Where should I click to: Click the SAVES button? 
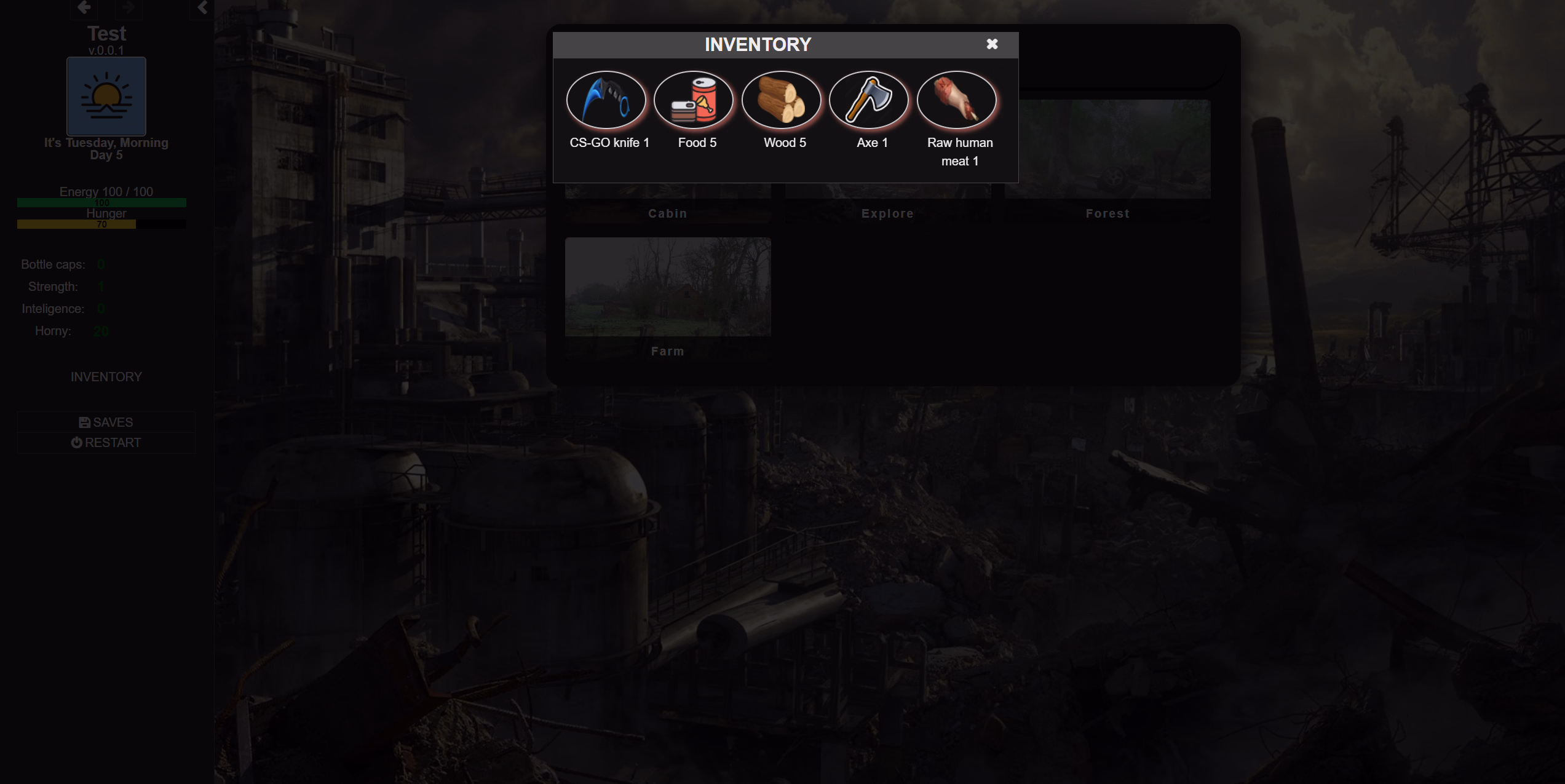coord(106,422)
